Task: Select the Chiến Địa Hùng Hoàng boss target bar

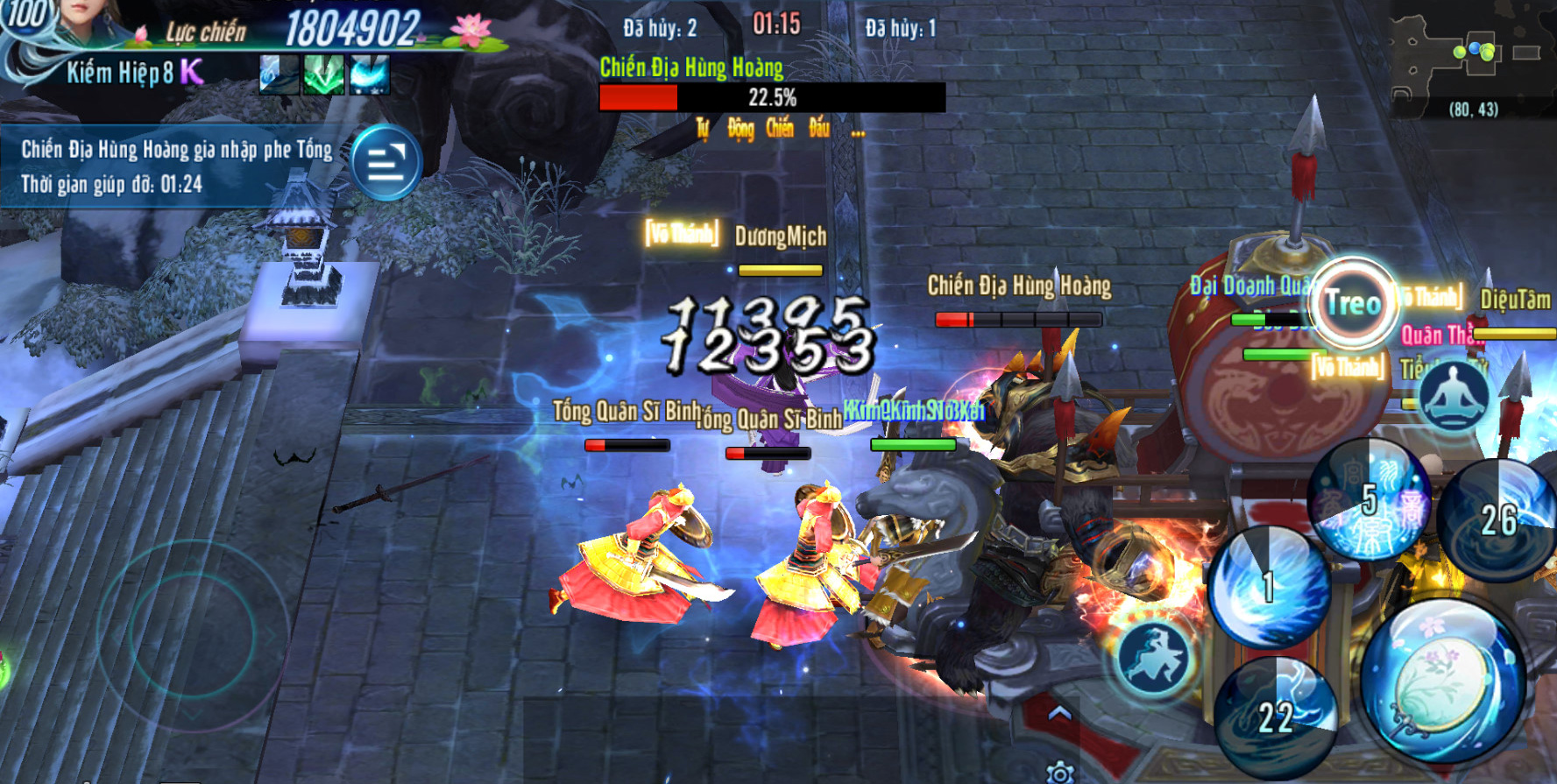Action: tap(771, 96)
